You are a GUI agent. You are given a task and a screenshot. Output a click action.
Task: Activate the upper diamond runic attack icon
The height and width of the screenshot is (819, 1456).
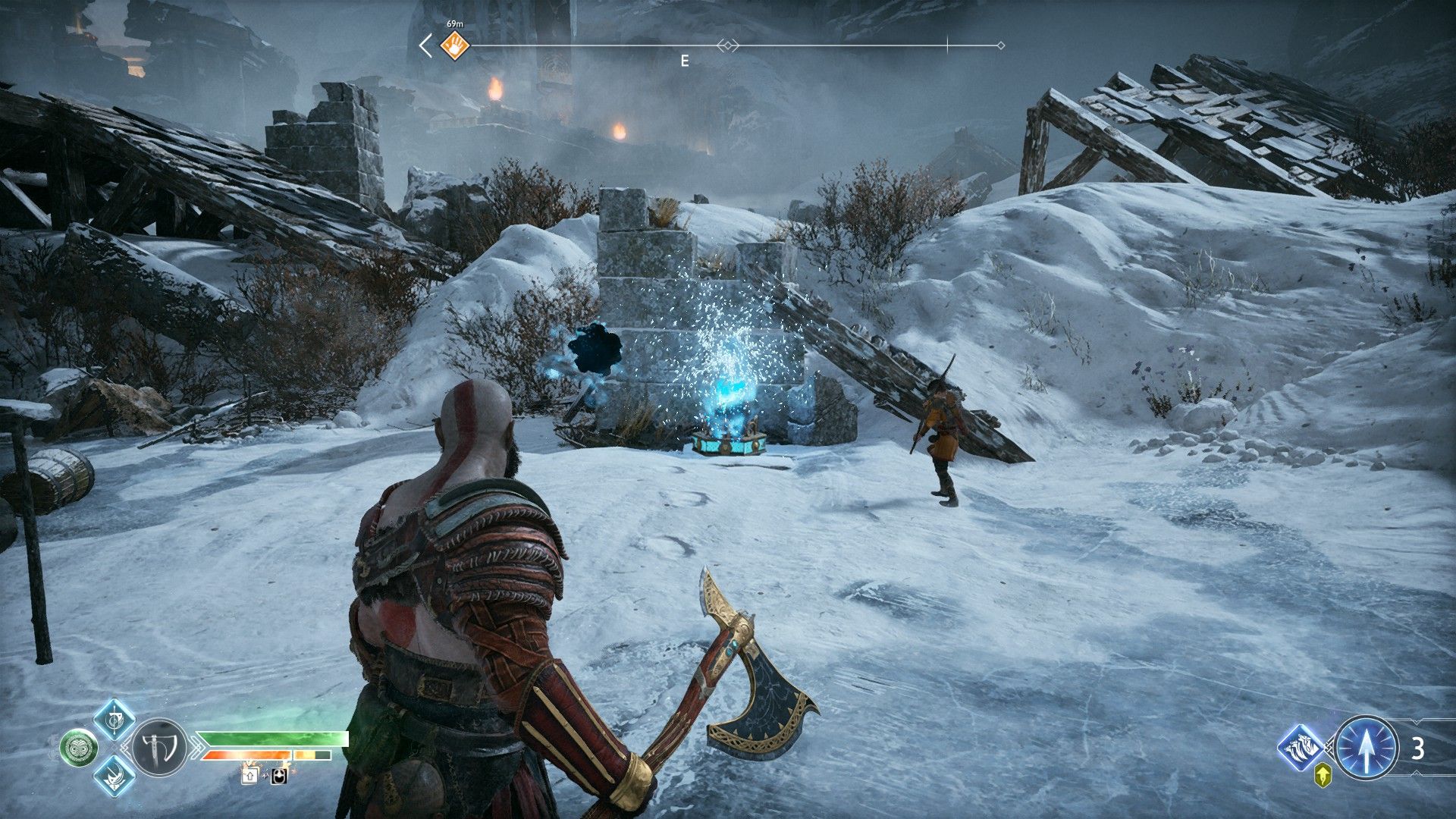click(115, 719)
